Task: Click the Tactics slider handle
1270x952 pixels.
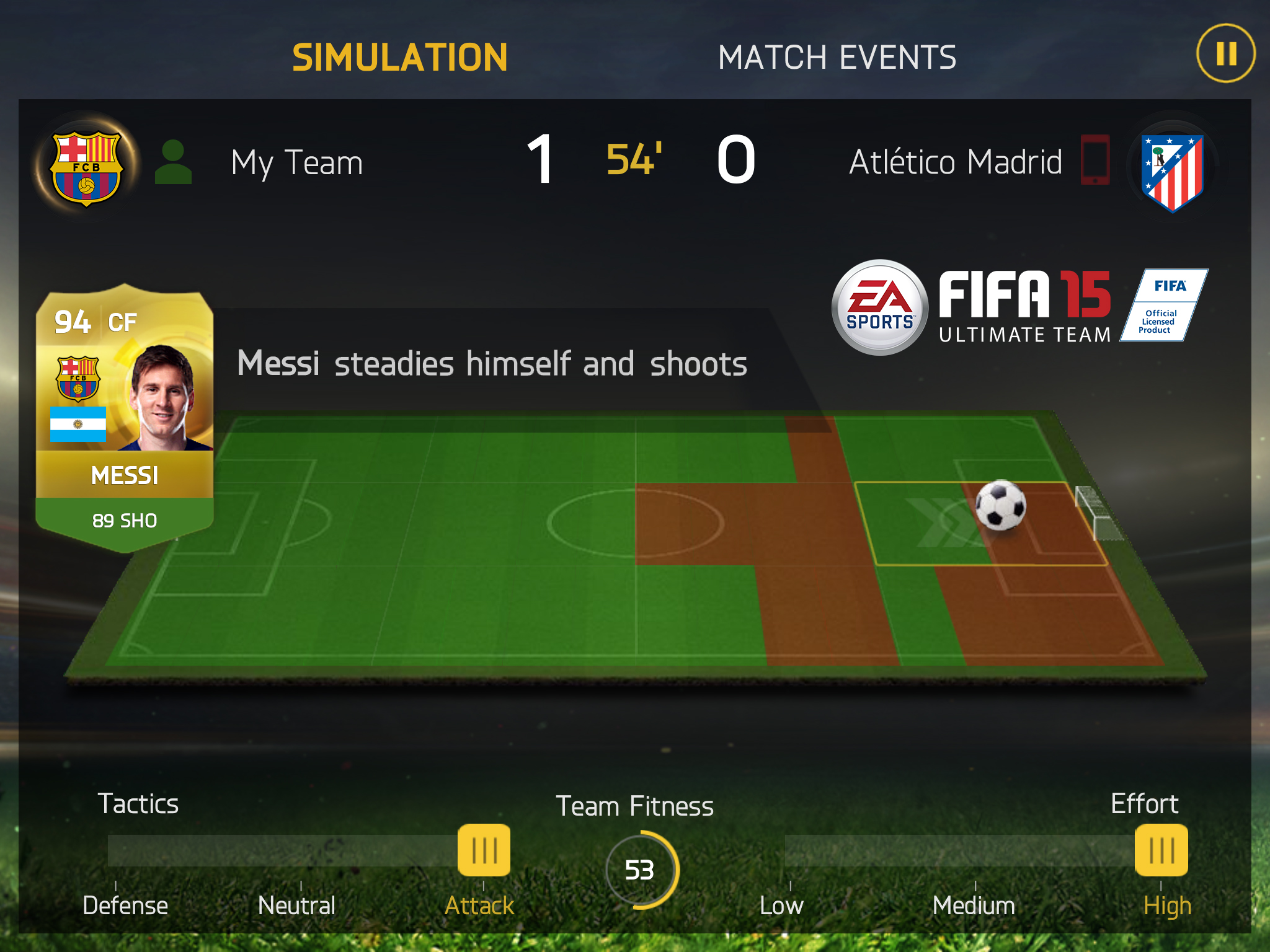Action: [x=484, y=850]
